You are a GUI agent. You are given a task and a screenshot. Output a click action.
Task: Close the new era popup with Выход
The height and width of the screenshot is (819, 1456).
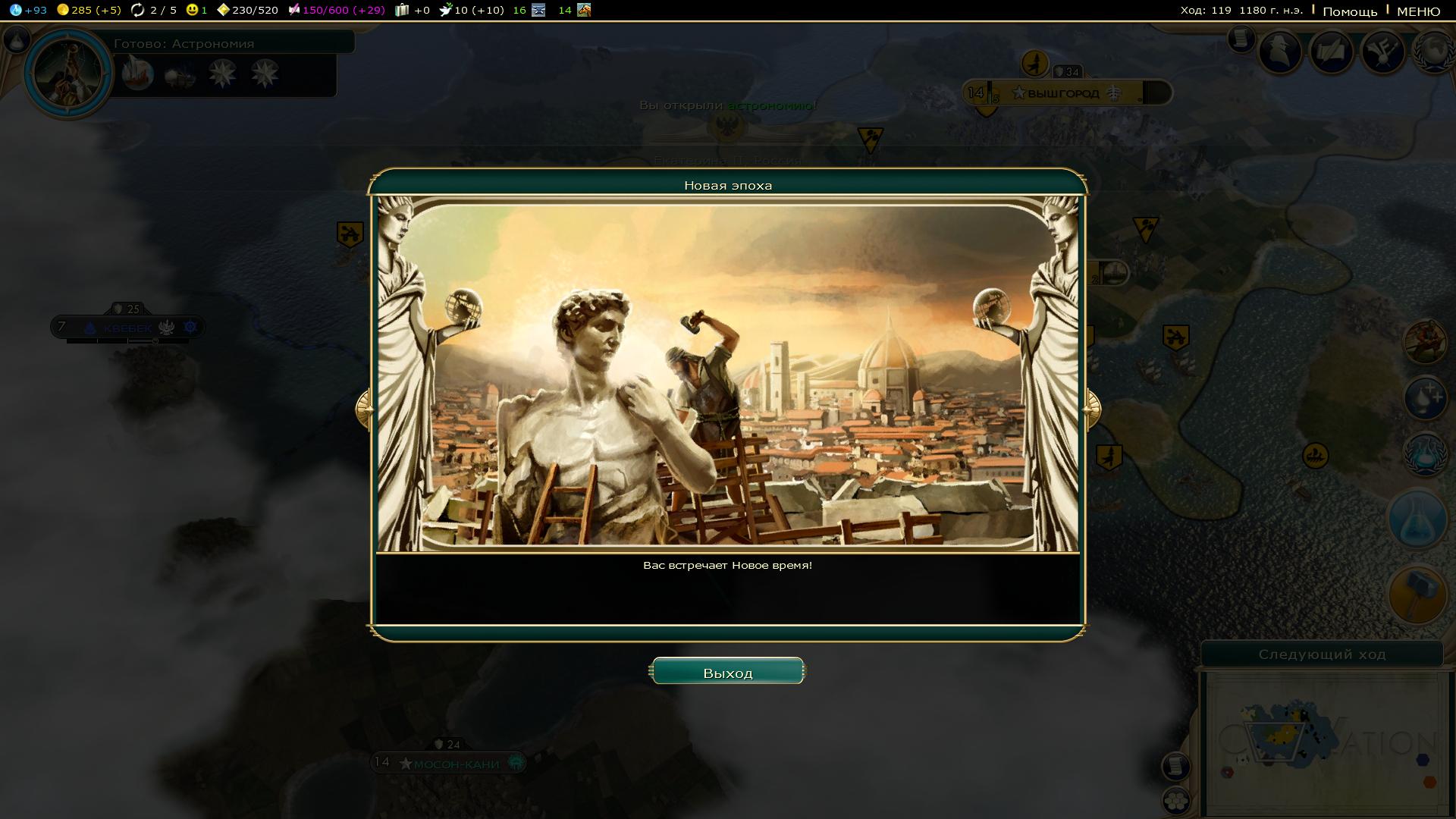727,672
